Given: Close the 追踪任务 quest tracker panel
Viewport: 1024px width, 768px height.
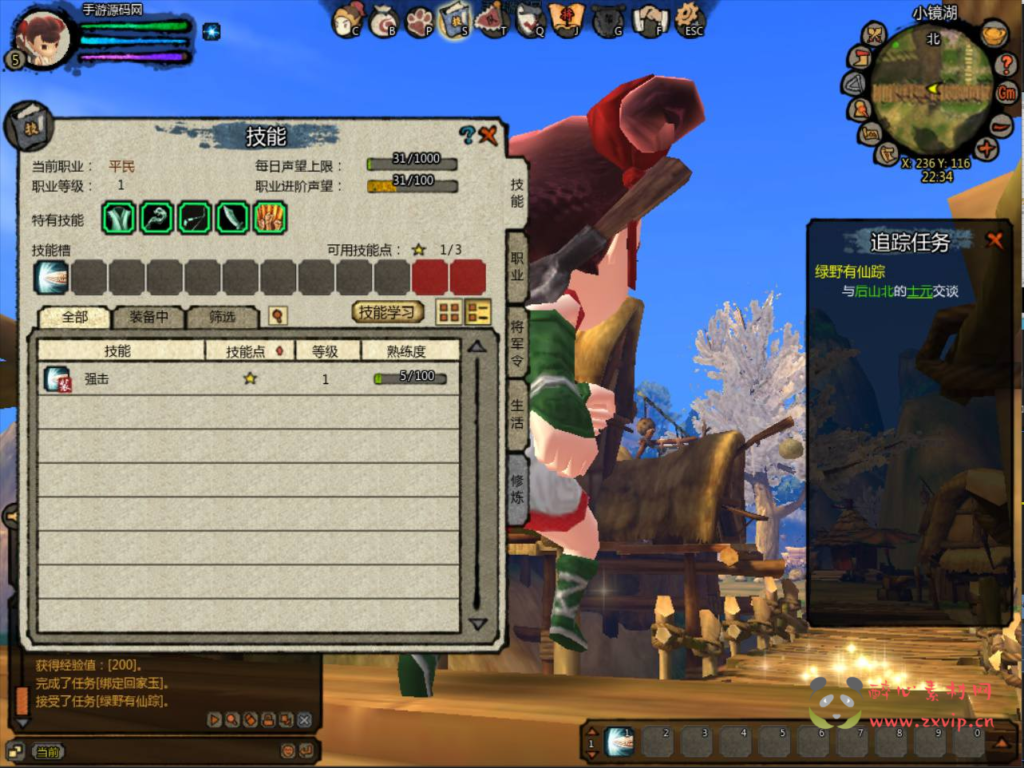Looking at the screenshot, I should 994,240.
